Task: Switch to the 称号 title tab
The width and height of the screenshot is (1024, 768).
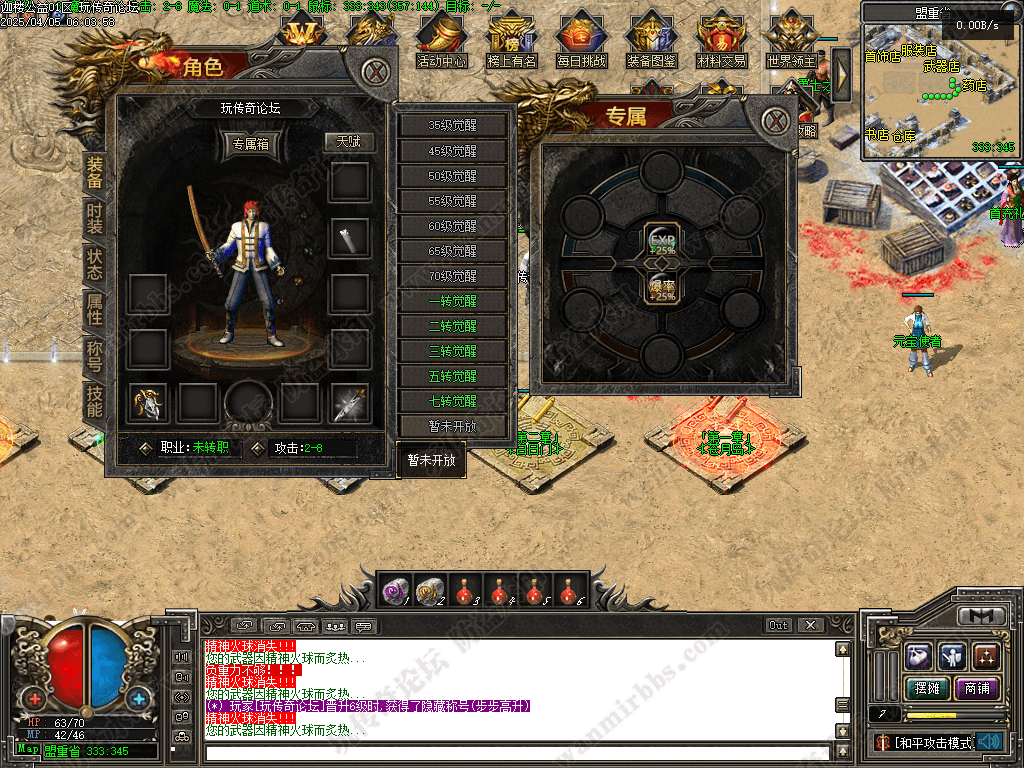Action: coord(94,354)
